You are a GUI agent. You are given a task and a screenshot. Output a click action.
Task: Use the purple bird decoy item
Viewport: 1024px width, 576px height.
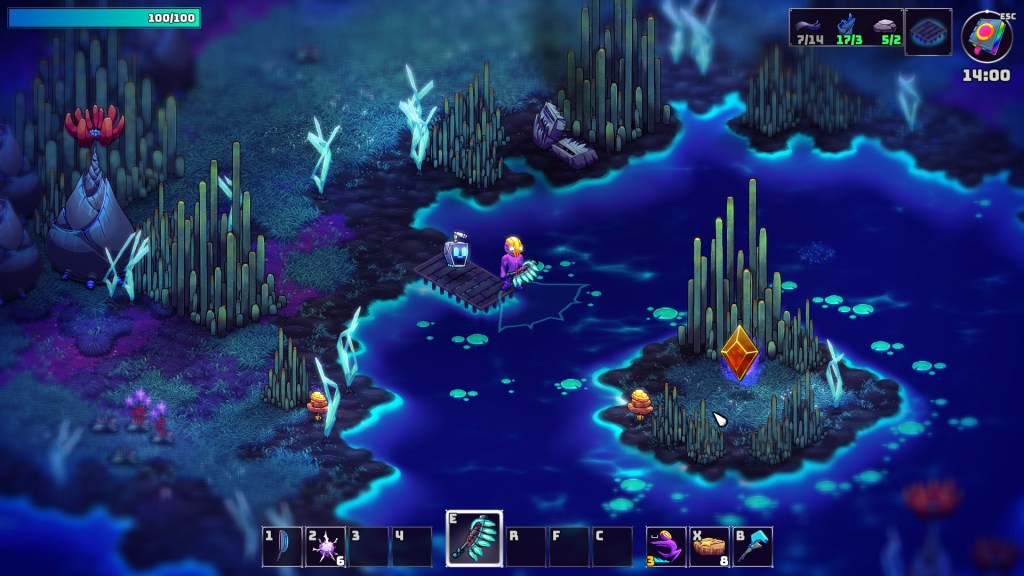(x=666, y=547)
